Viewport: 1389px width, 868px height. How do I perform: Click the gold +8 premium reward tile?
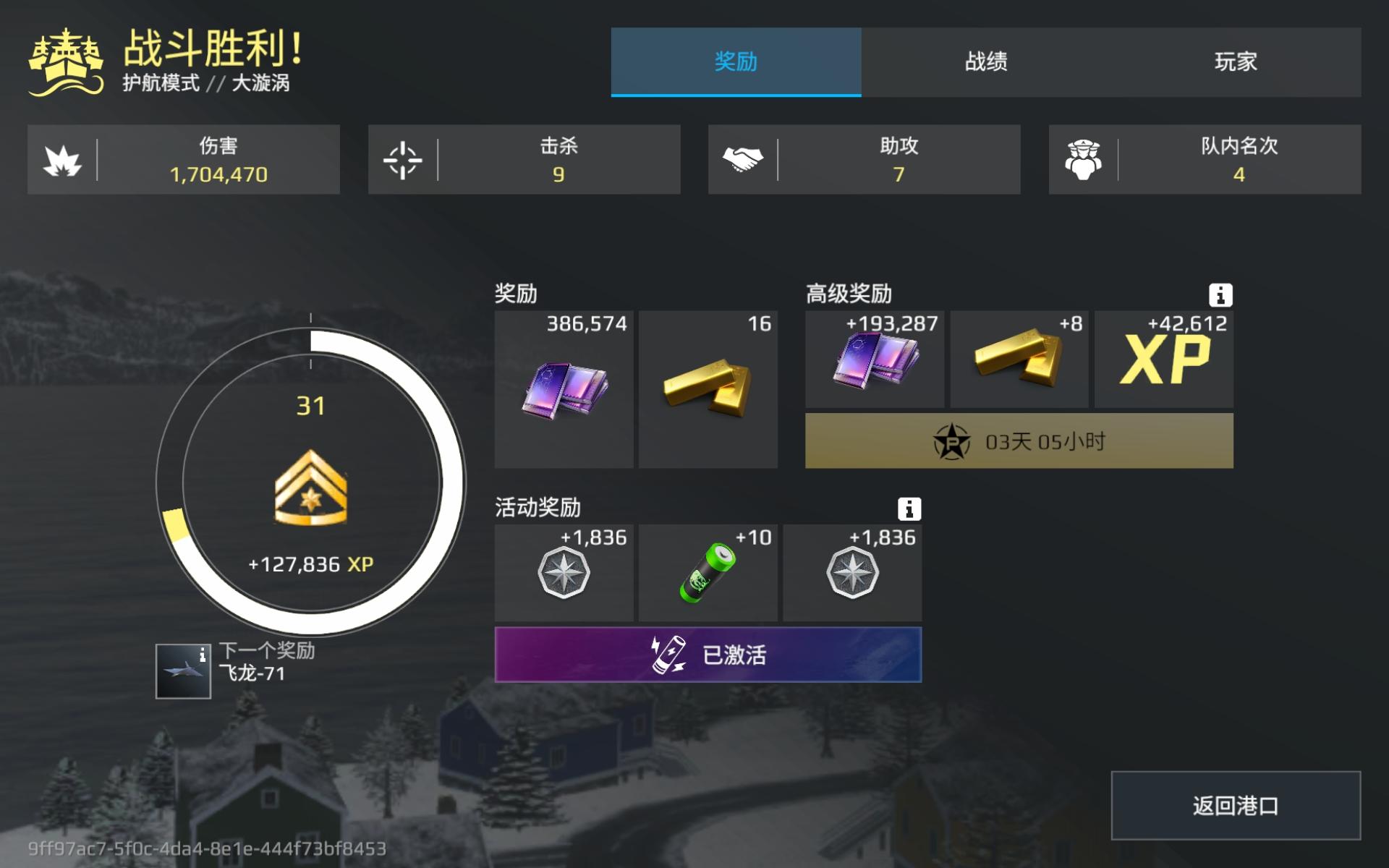pos(1018,359)
